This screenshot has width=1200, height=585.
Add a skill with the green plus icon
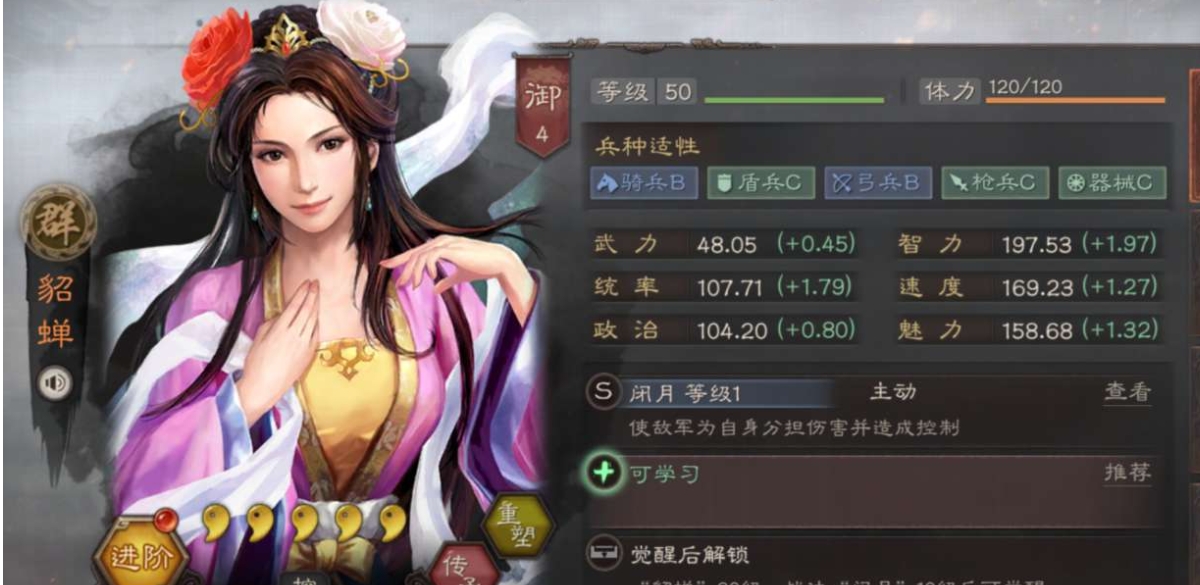tap(602, 472)
